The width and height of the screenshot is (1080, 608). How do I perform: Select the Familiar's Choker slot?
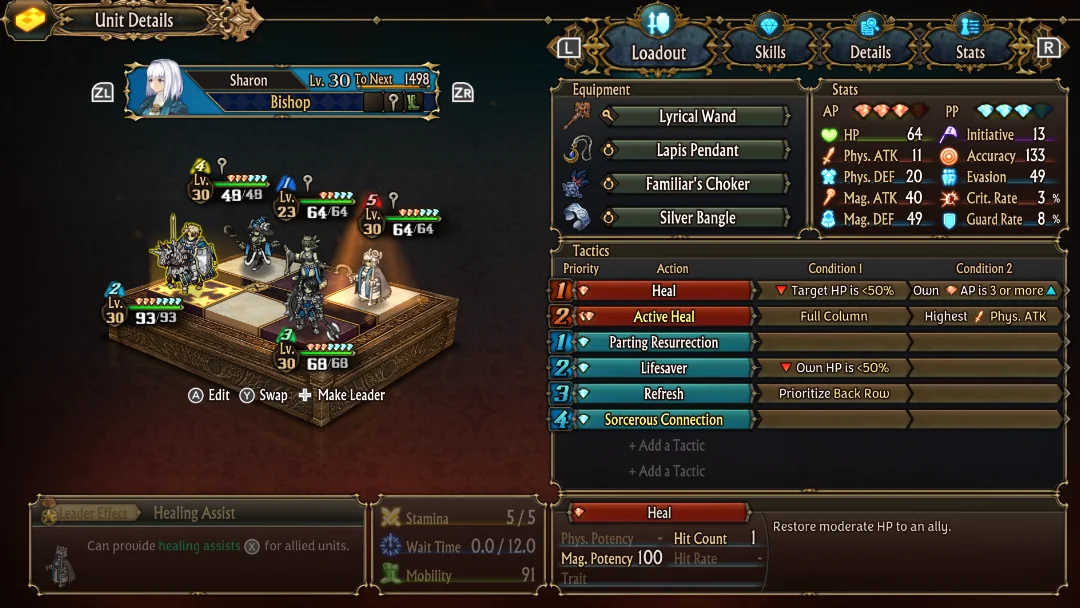pyautogui.click(x=697, y=184)
